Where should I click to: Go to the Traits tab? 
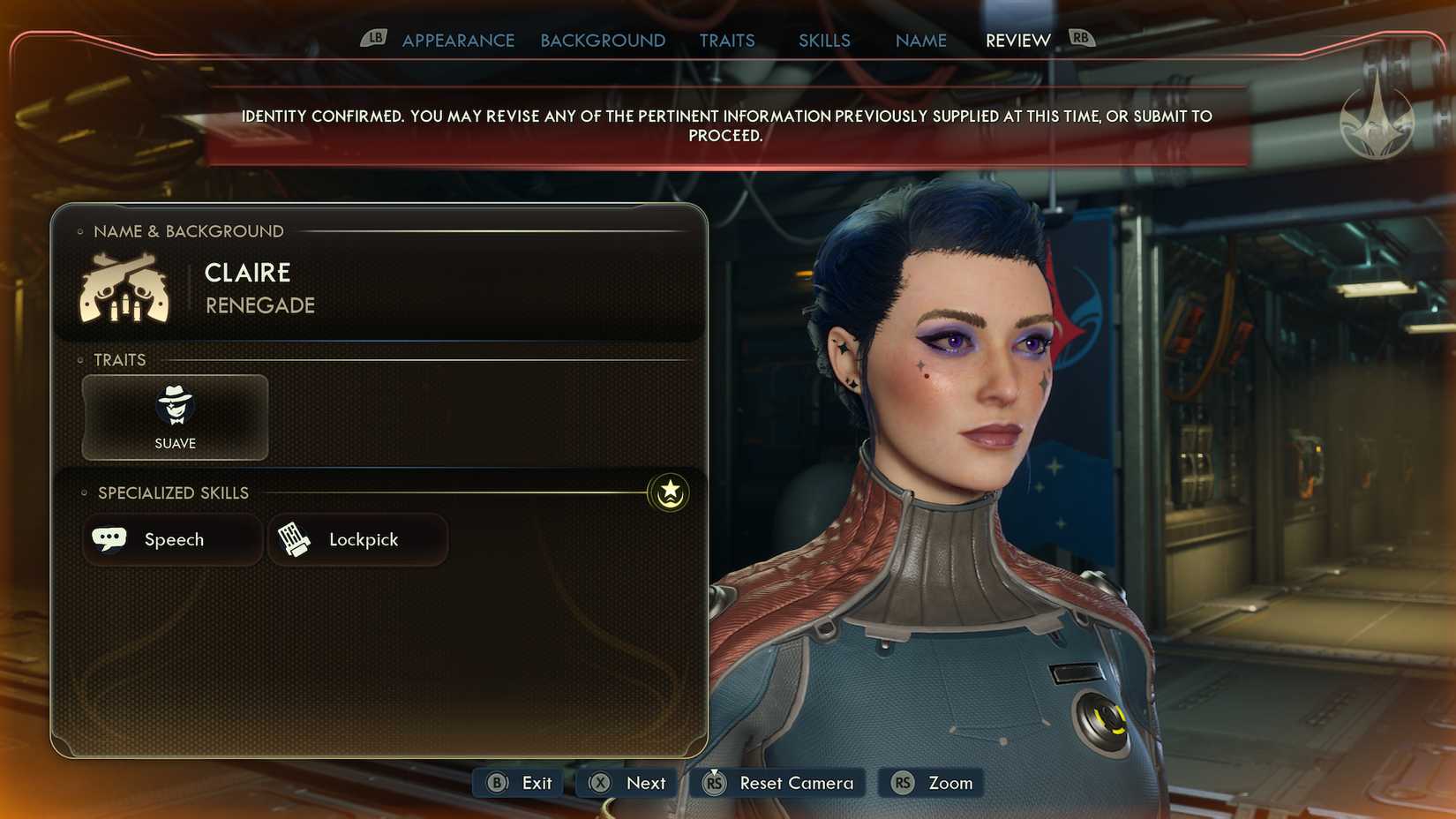pyautogui.click(x=727, y=41)
